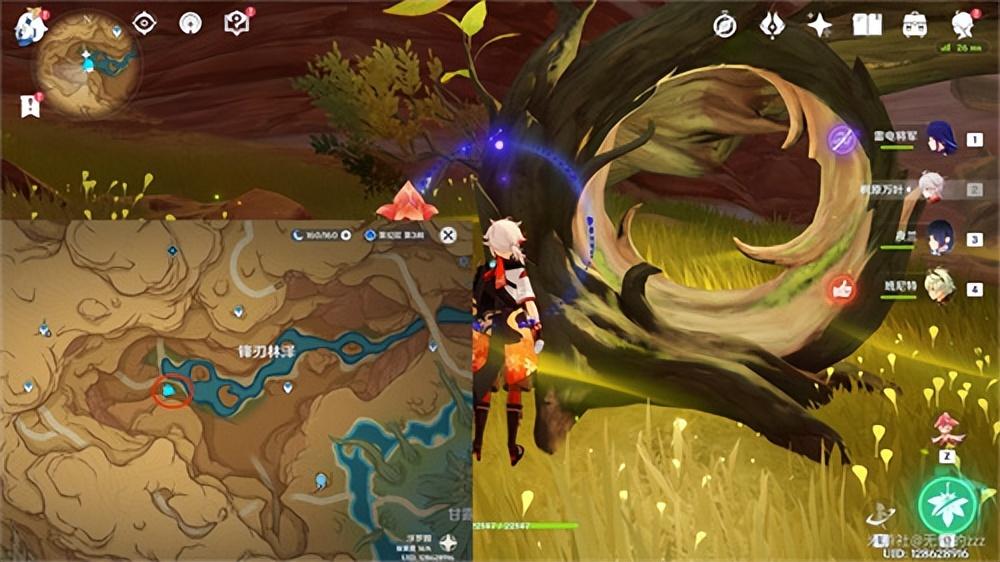1000x562 pixels.
Task: Open the four-pointed star wish icon
Action: pyautogui.click(x=820, y=26)
